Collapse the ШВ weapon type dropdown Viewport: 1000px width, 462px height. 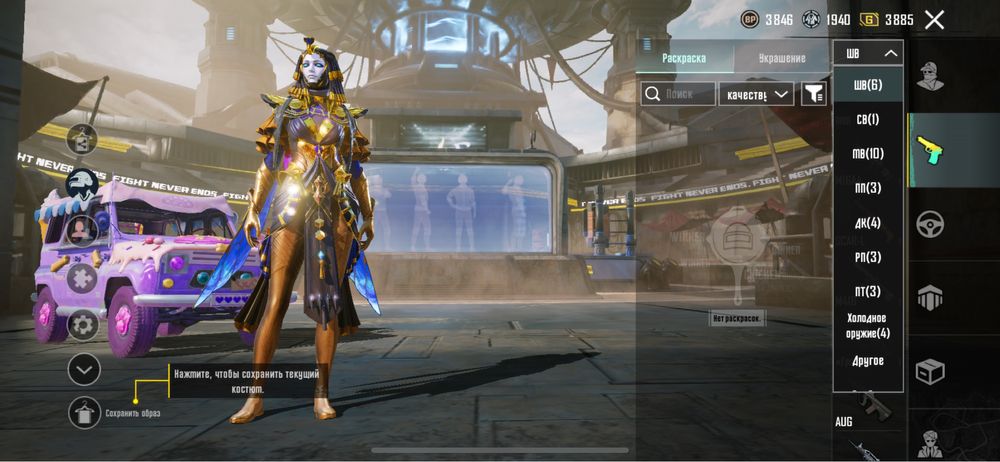[x=868, y=53]
